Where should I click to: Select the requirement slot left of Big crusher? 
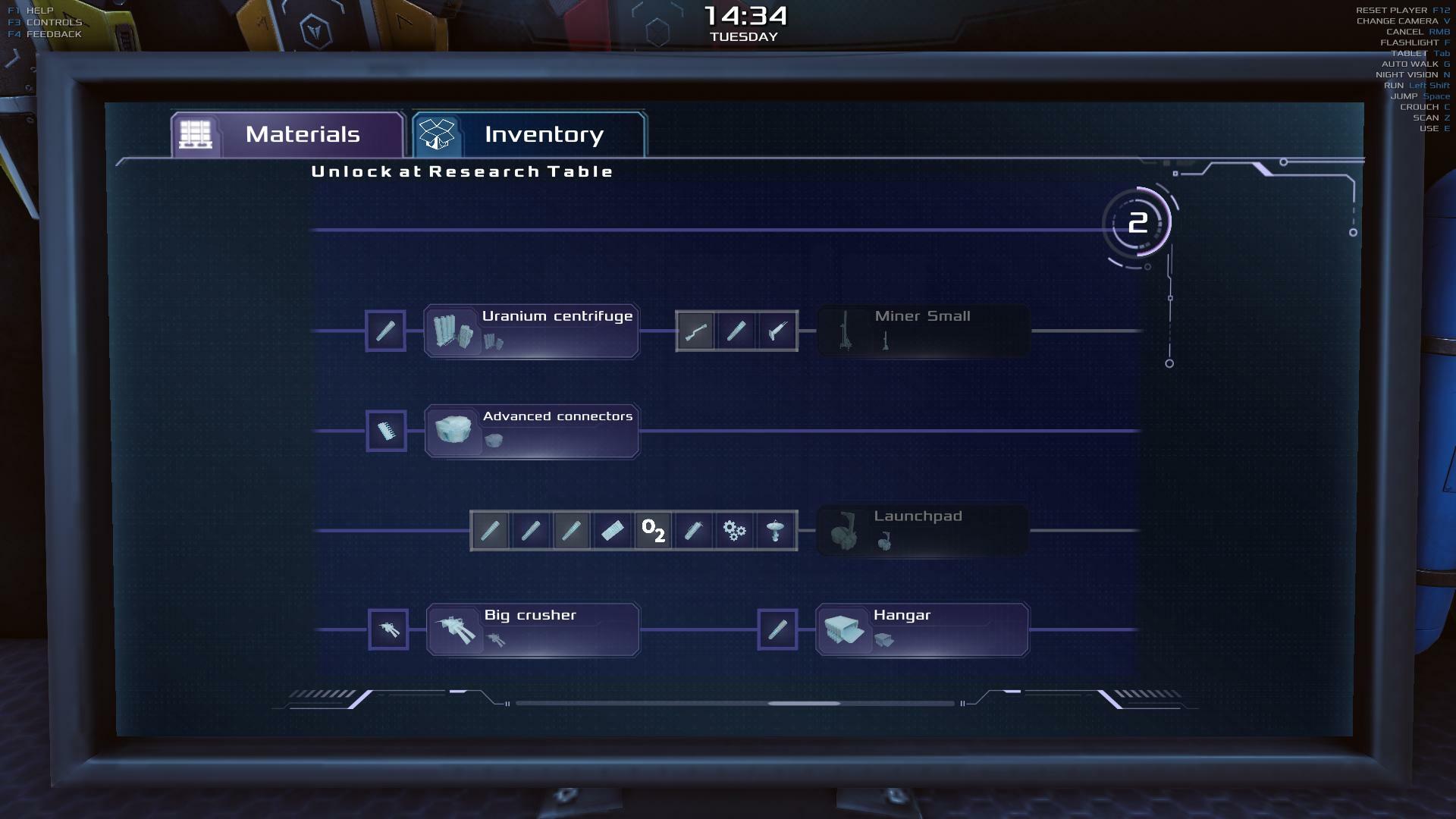388,630
